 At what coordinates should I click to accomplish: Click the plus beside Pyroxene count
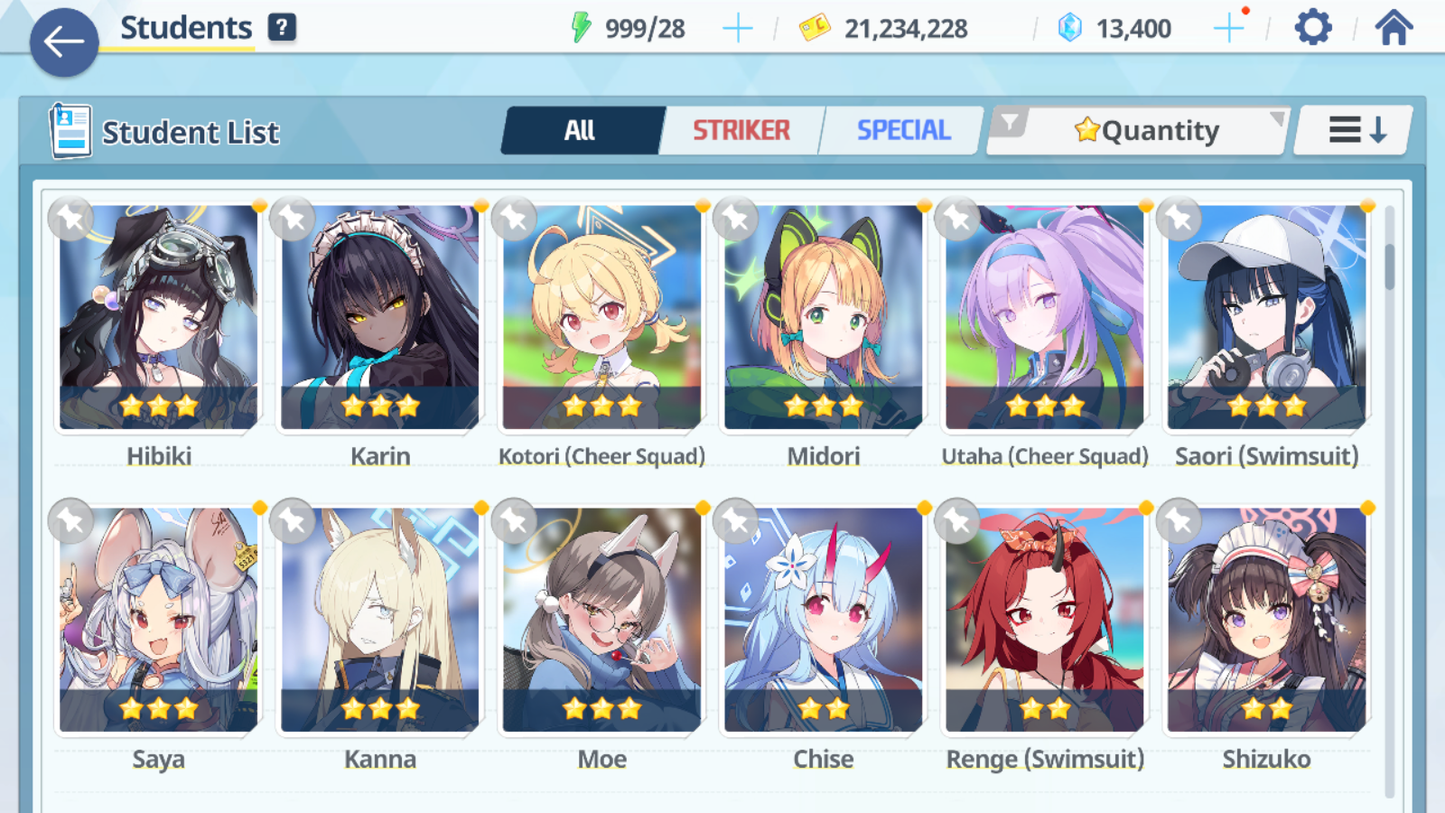pyautogui.click(x=1227, y=28)
